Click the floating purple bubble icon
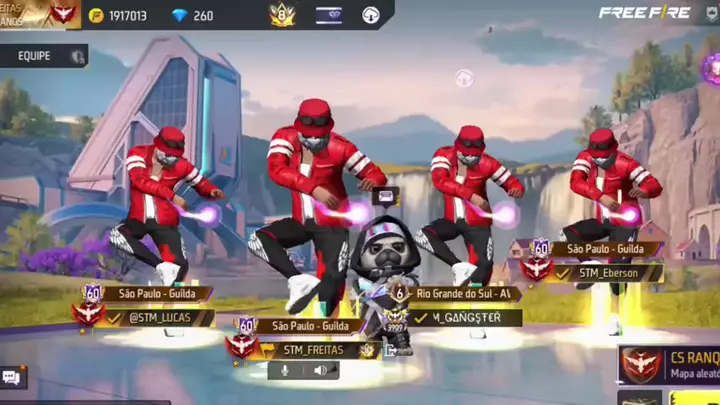The width and height of the screenshot is (720, 405). click(464, 77)
